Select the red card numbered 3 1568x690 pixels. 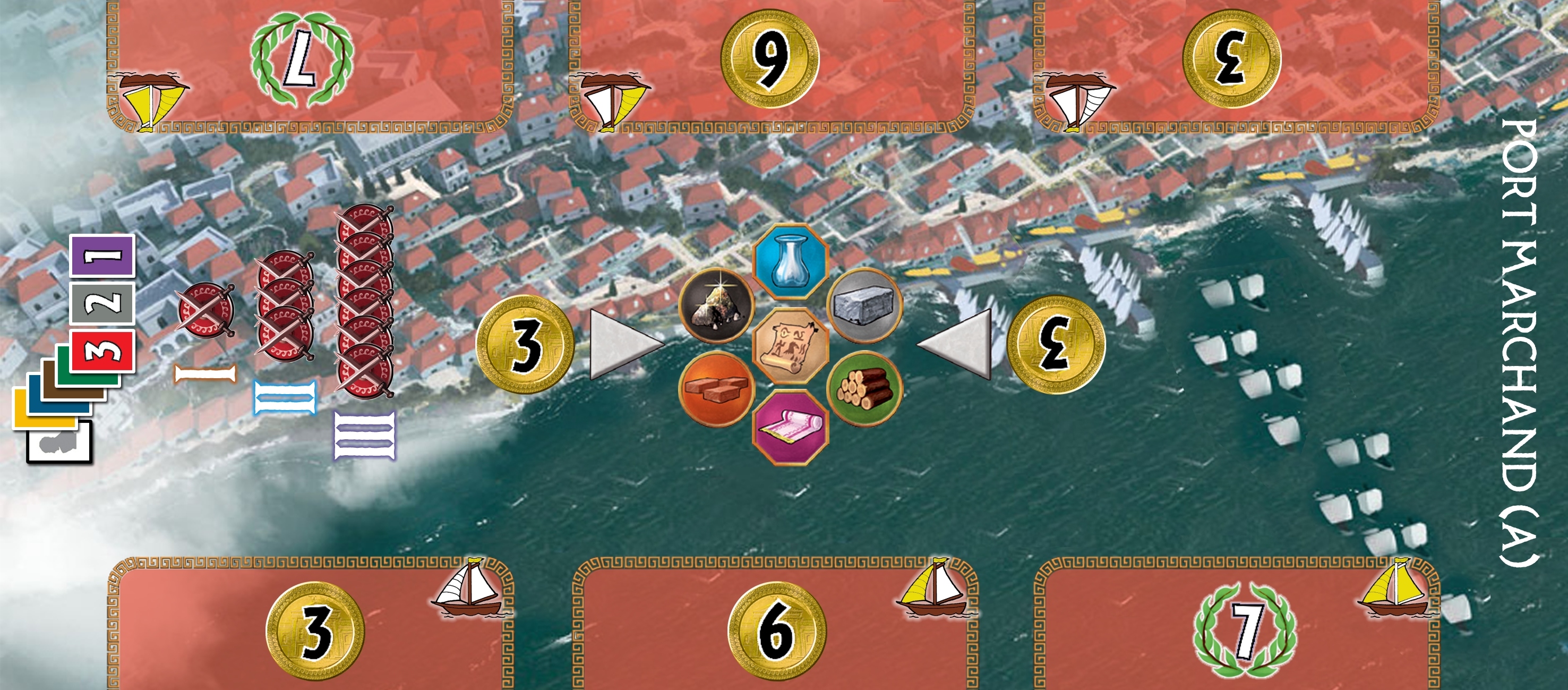[x=101, y=350]
